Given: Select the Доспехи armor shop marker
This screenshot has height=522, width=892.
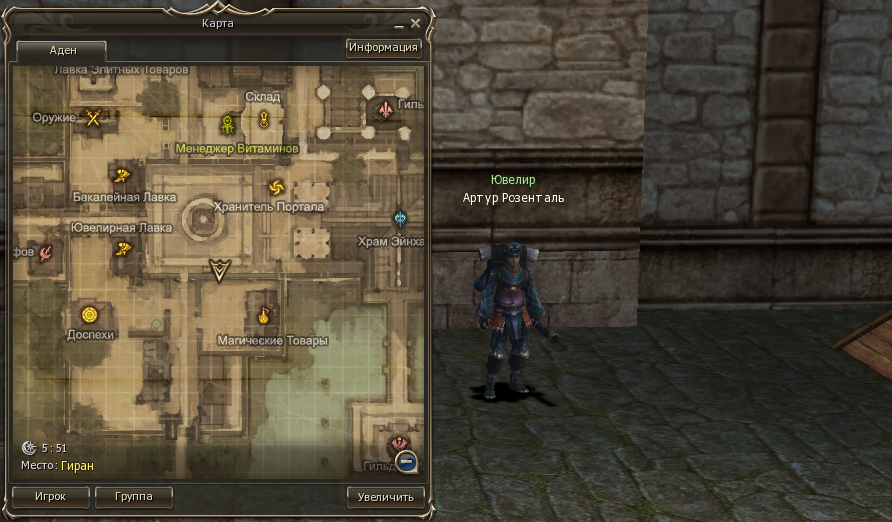Looking at the screenshot, I should [x=90, y=315].
